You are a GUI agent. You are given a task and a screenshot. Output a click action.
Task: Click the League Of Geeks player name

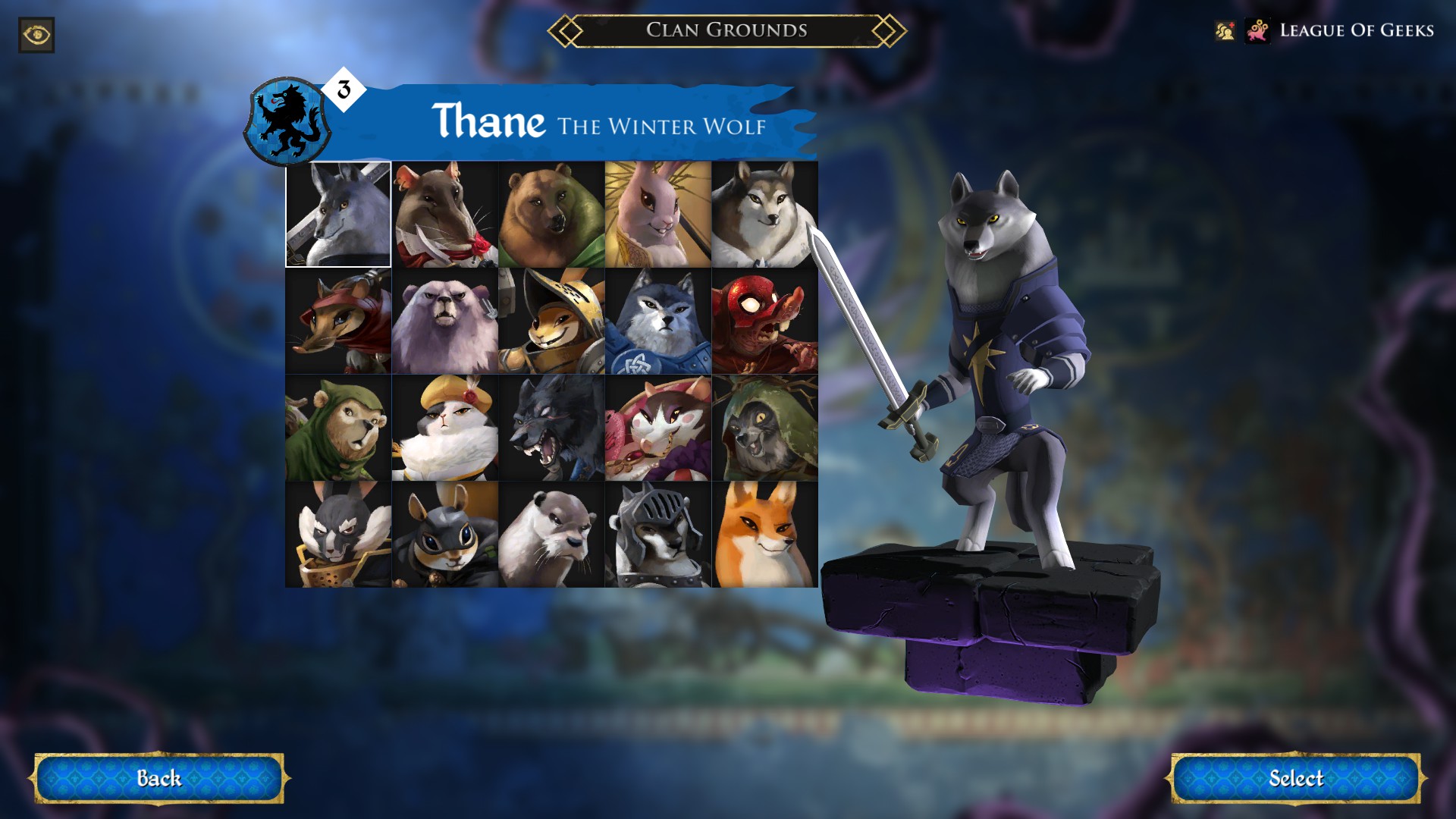click(1357, 31)
